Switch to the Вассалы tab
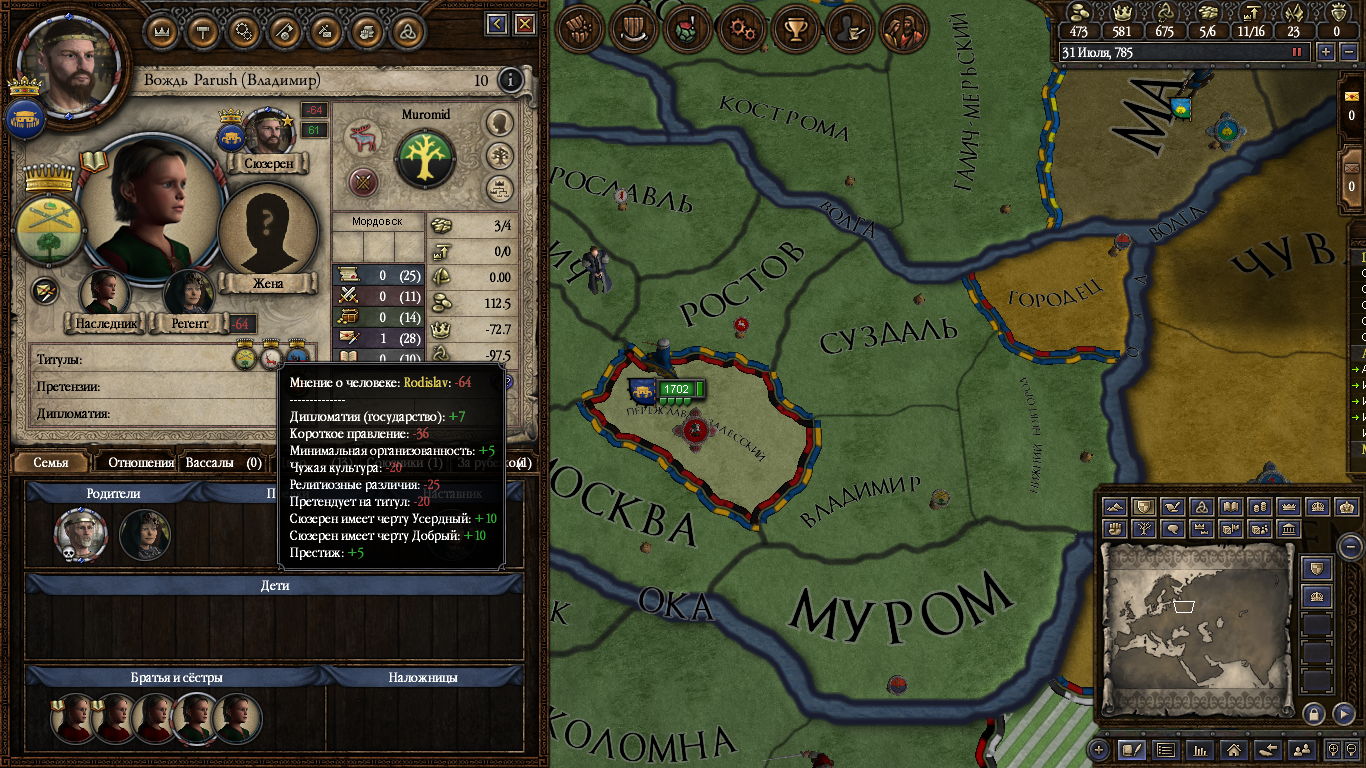Screen dimensions: 1366x768 (210, 463)
